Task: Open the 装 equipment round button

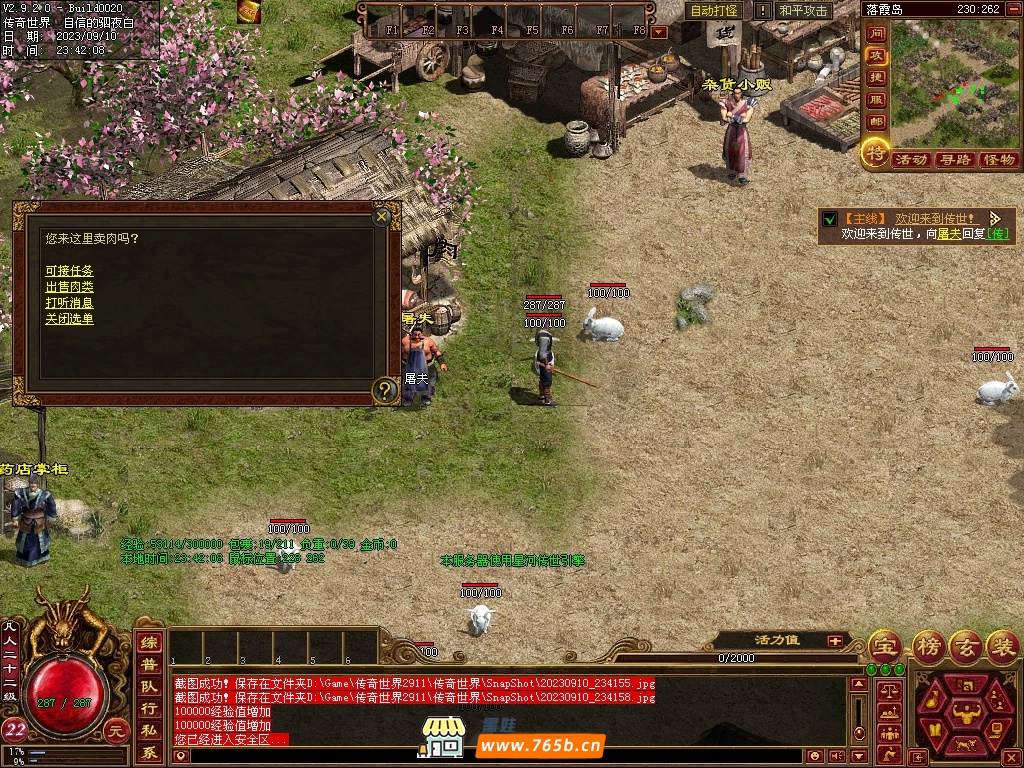Action: [1002, 645]
